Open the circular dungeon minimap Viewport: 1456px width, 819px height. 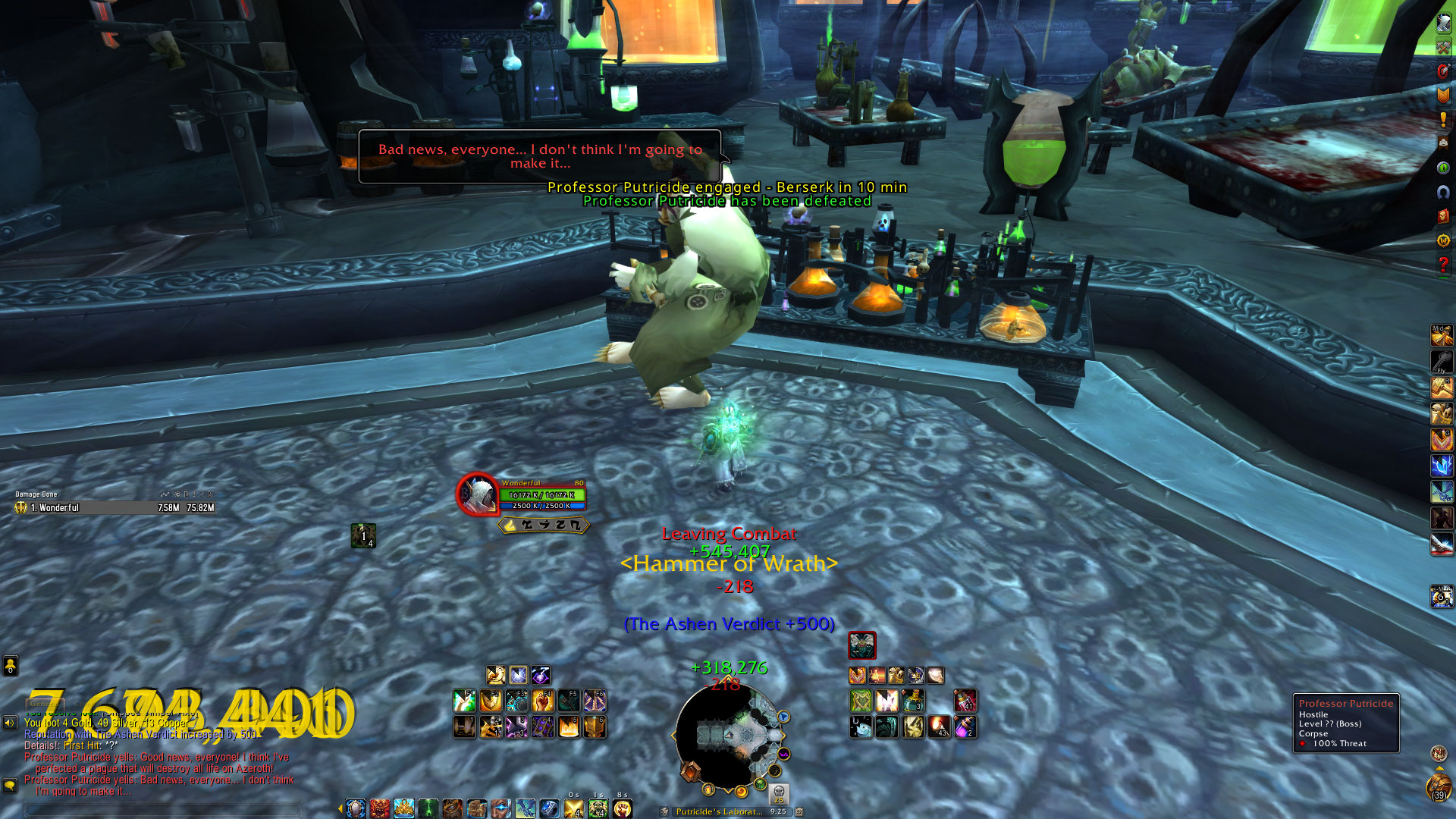728,734
